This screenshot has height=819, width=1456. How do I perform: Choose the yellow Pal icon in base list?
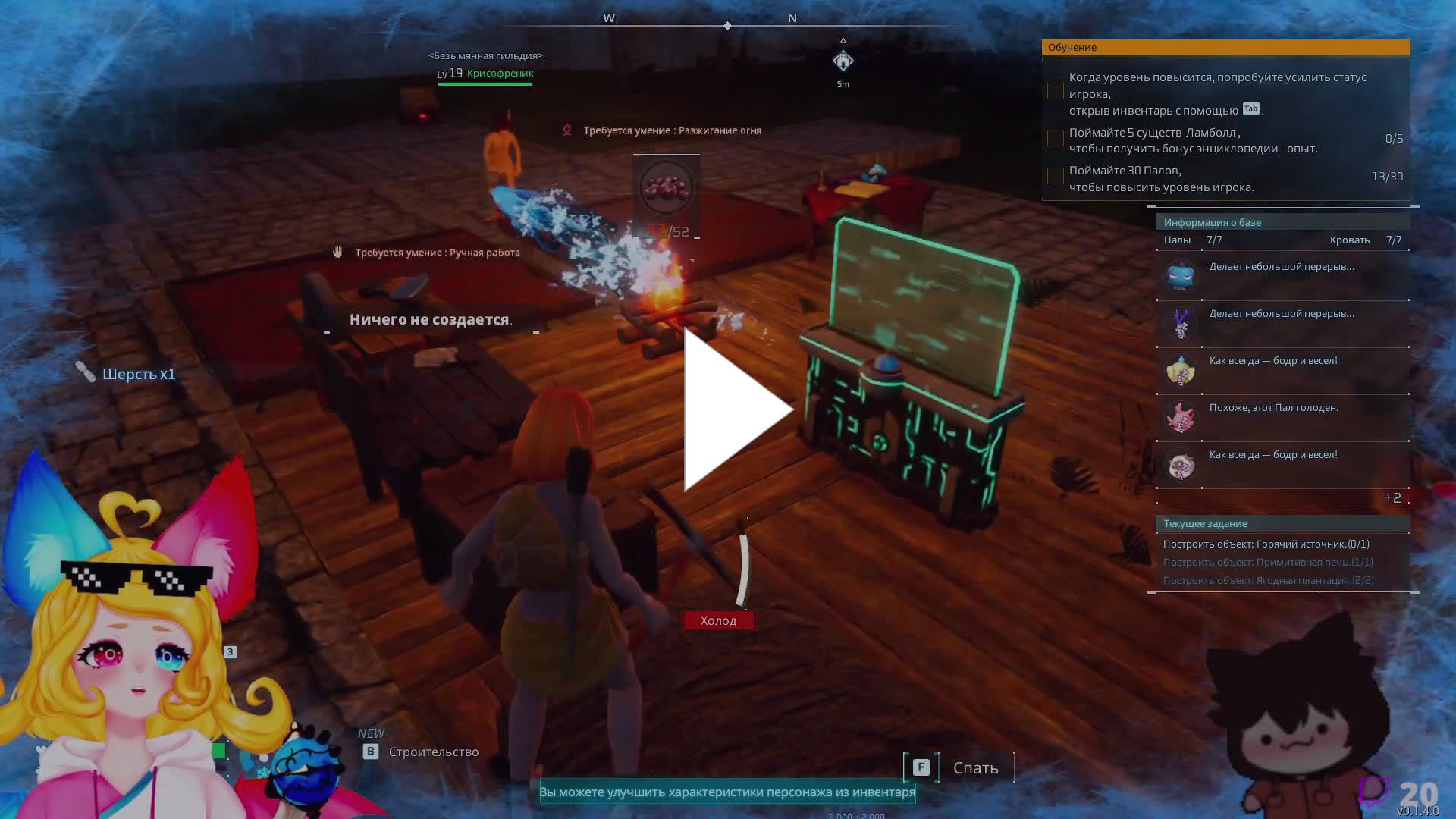coord(1181,370)
